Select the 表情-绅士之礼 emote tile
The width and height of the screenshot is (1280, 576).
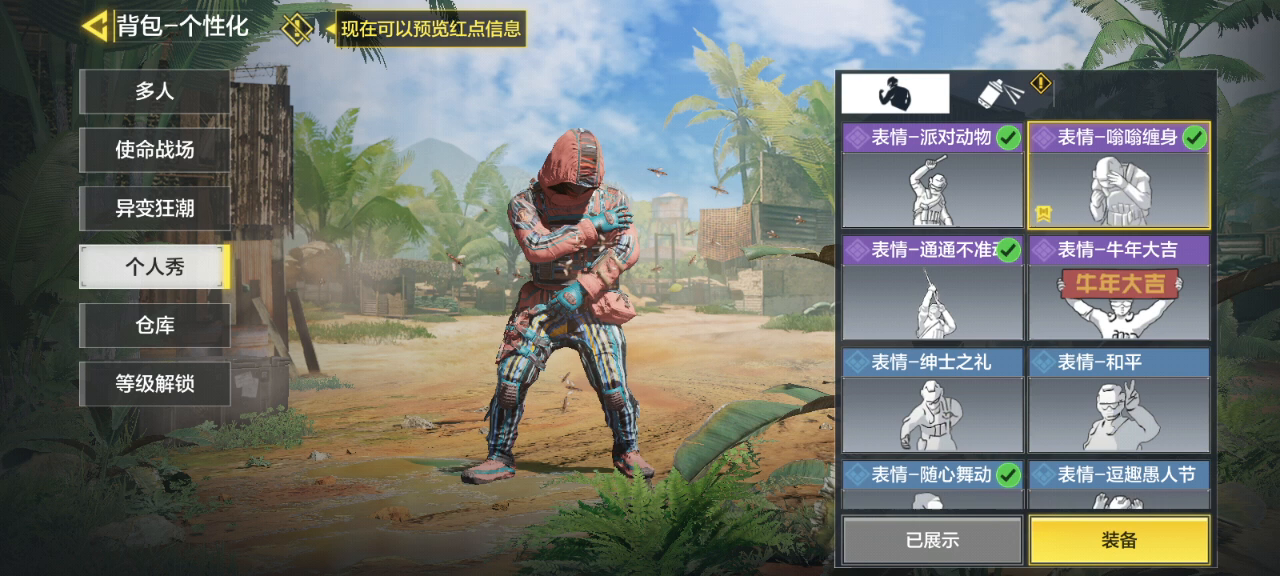pyautogui.click(x=932, y=400)
